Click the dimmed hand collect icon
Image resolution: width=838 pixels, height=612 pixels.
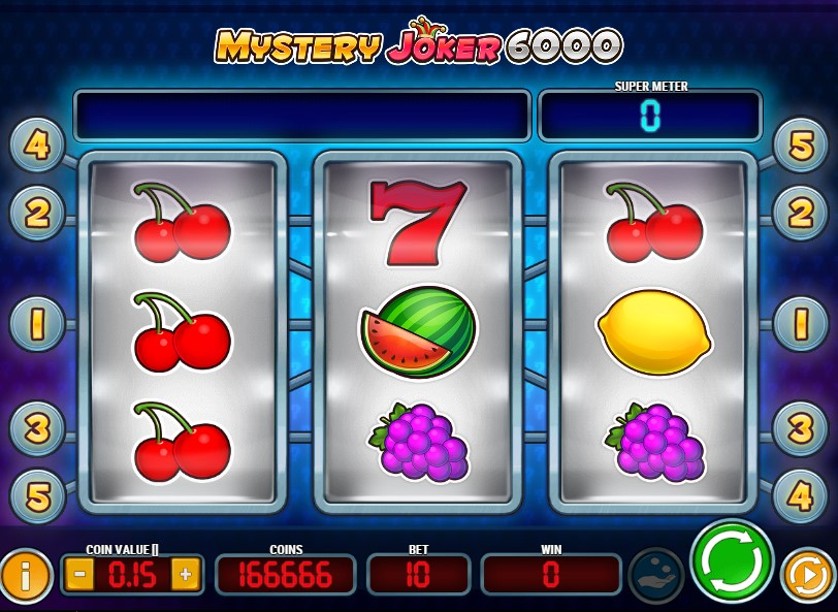[655, 575]
